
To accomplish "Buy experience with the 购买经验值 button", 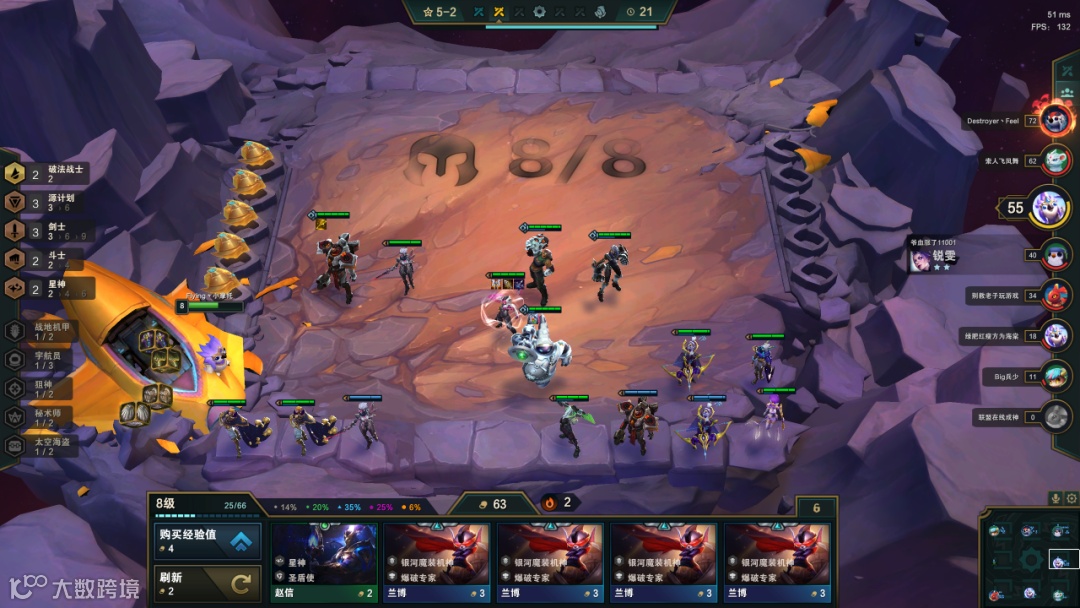I will [207, 541].
